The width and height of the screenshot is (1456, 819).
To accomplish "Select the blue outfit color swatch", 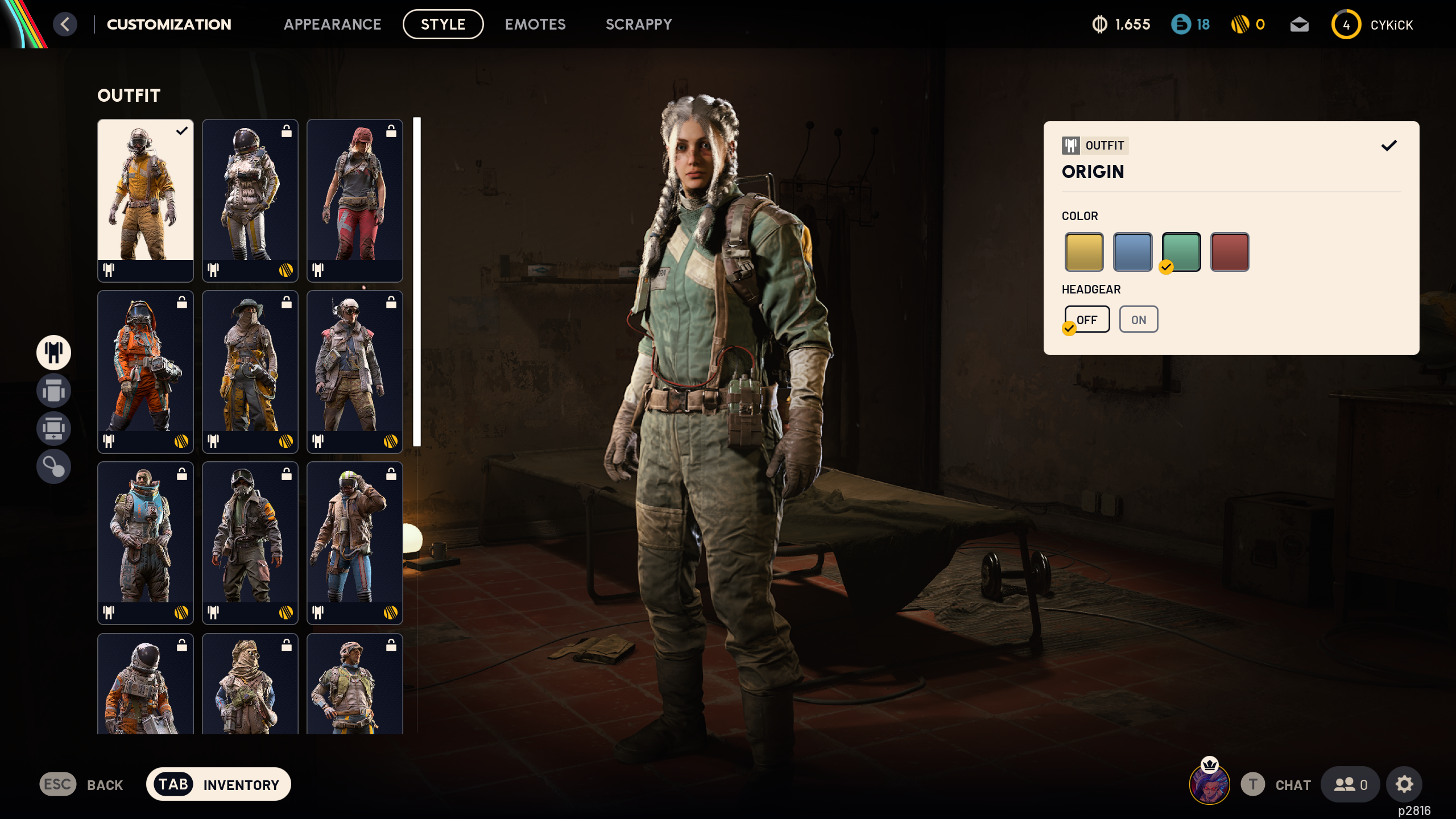I will [x=1132, y=251].
